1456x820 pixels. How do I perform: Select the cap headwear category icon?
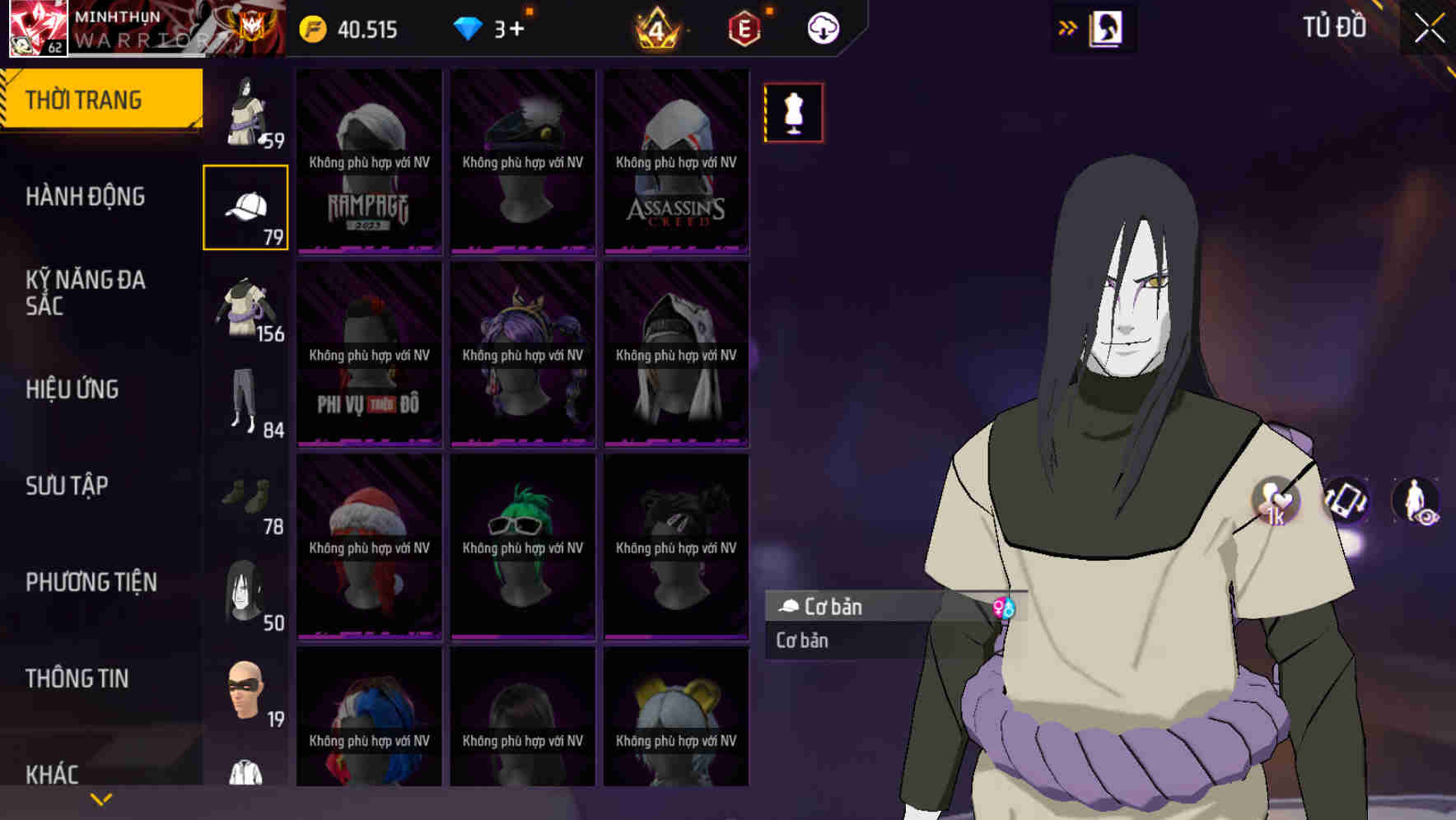(x=245, y=206)
